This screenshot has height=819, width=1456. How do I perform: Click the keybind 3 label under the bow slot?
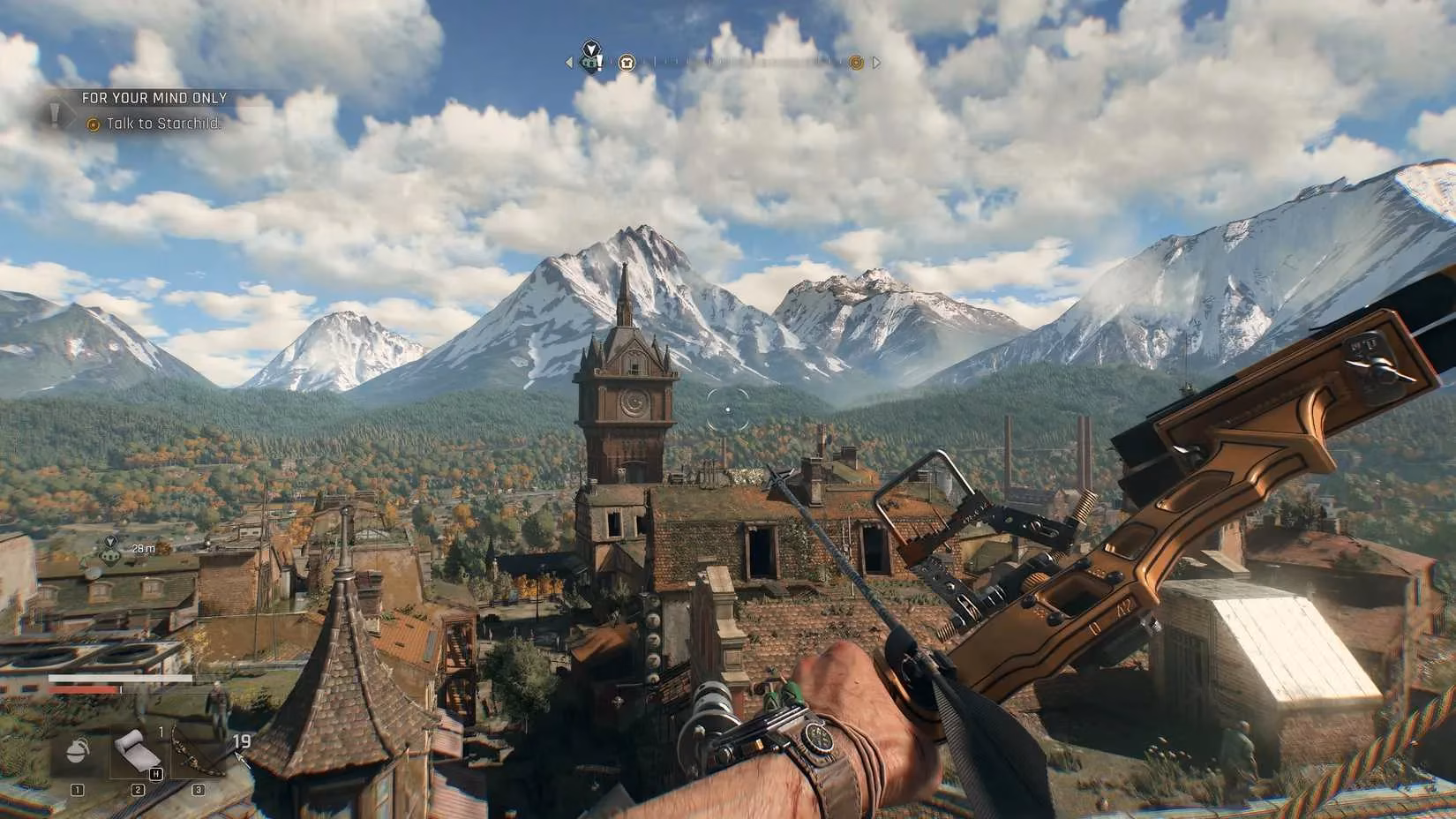(198, 788)
